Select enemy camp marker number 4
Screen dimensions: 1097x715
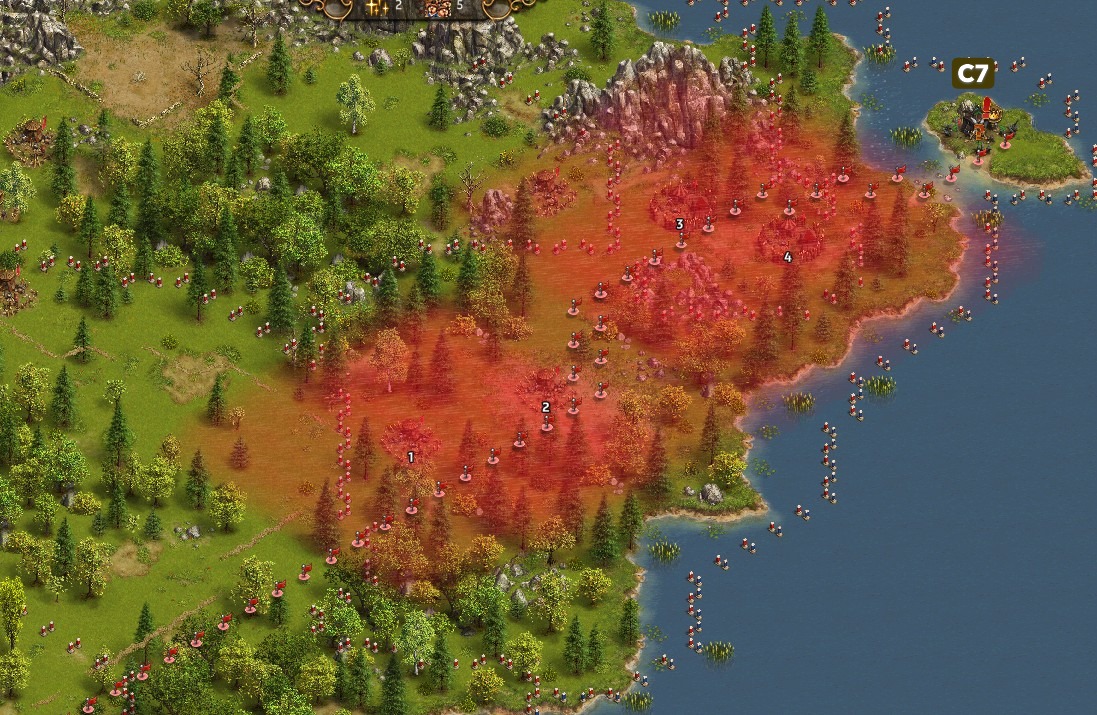[x=788, y=257]
